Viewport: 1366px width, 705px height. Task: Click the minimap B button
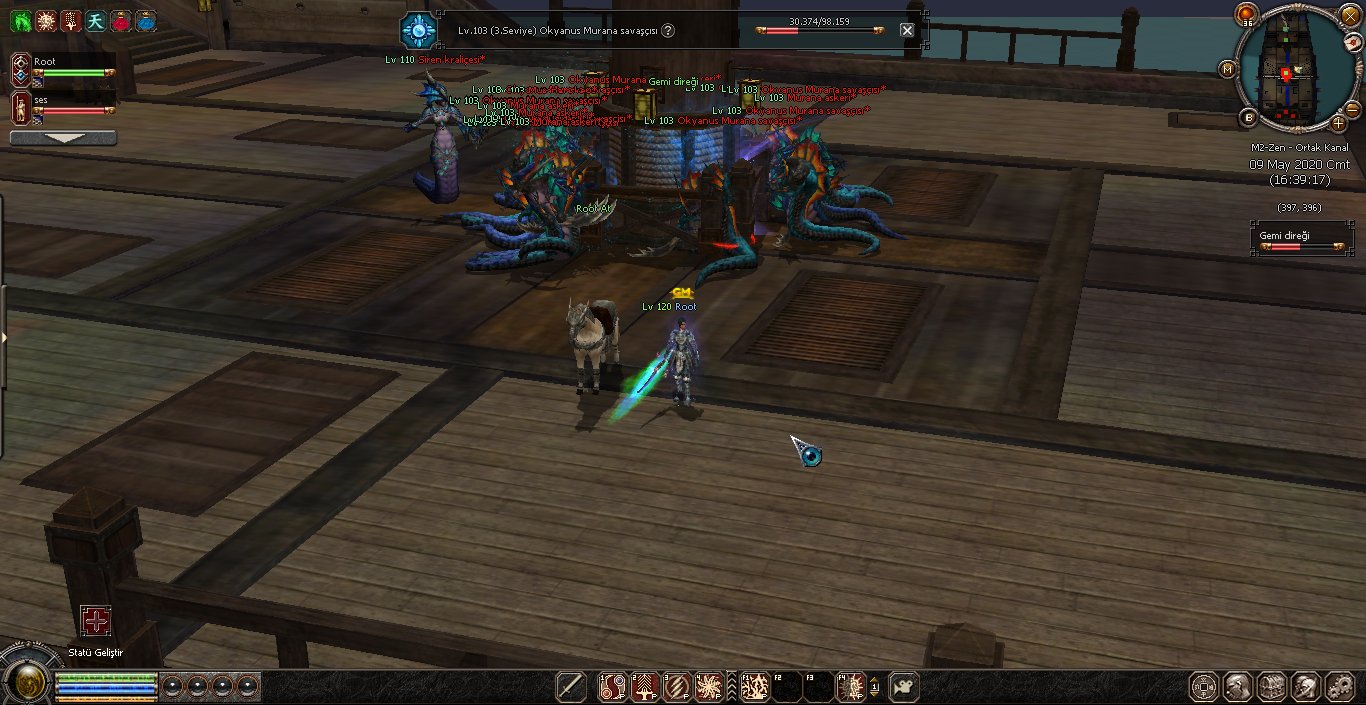1248,117
